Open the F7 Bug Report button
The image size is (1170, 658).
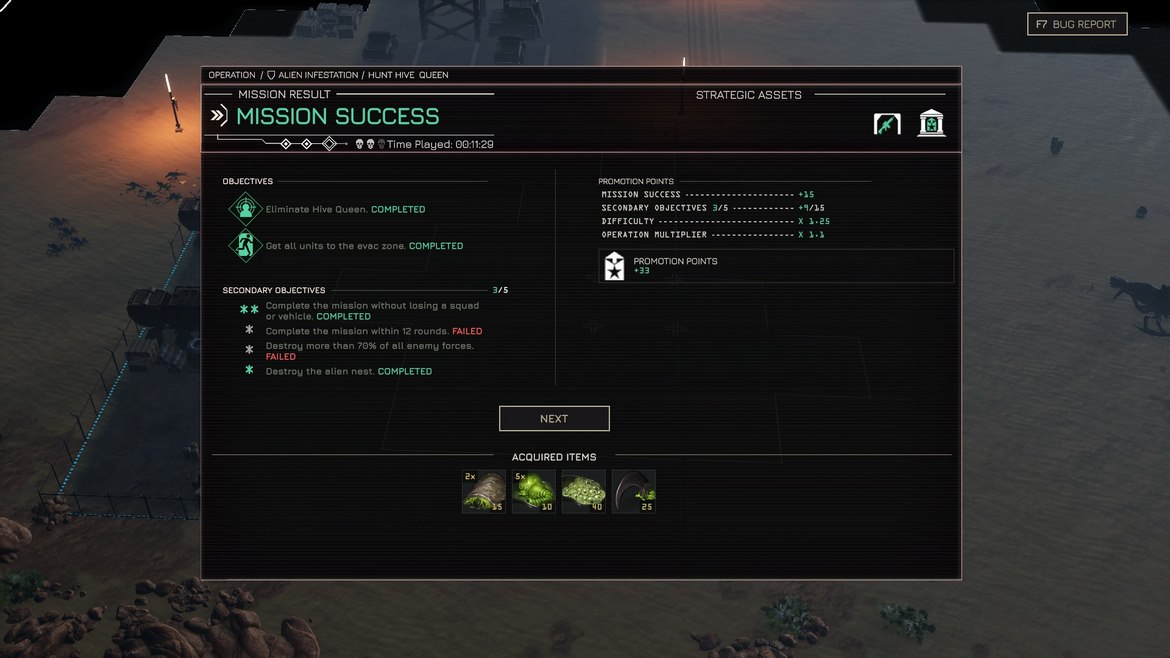[x=1077, y=24]
